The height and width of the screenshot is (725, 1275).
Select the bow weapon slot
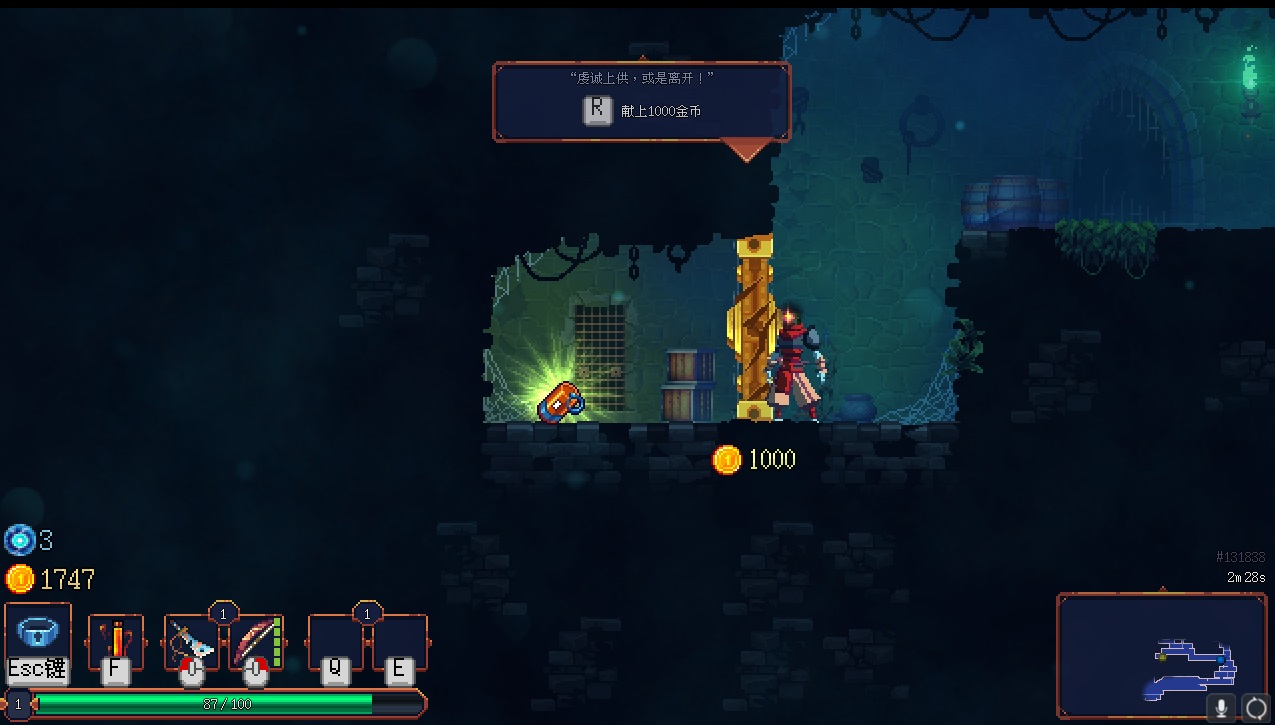click(x=256, y=641)
